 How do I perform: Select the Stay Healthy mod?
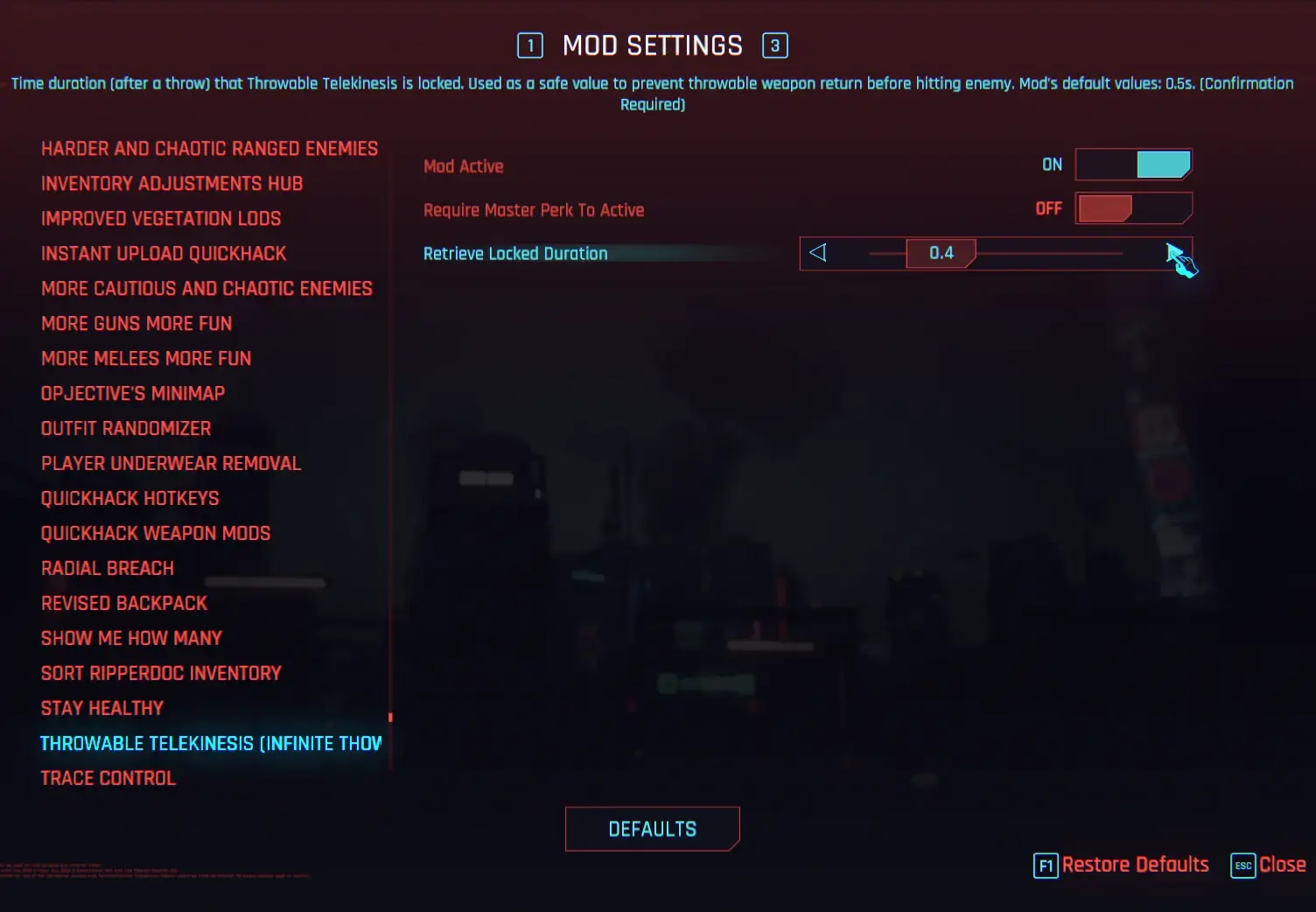(x=101, y=707)
